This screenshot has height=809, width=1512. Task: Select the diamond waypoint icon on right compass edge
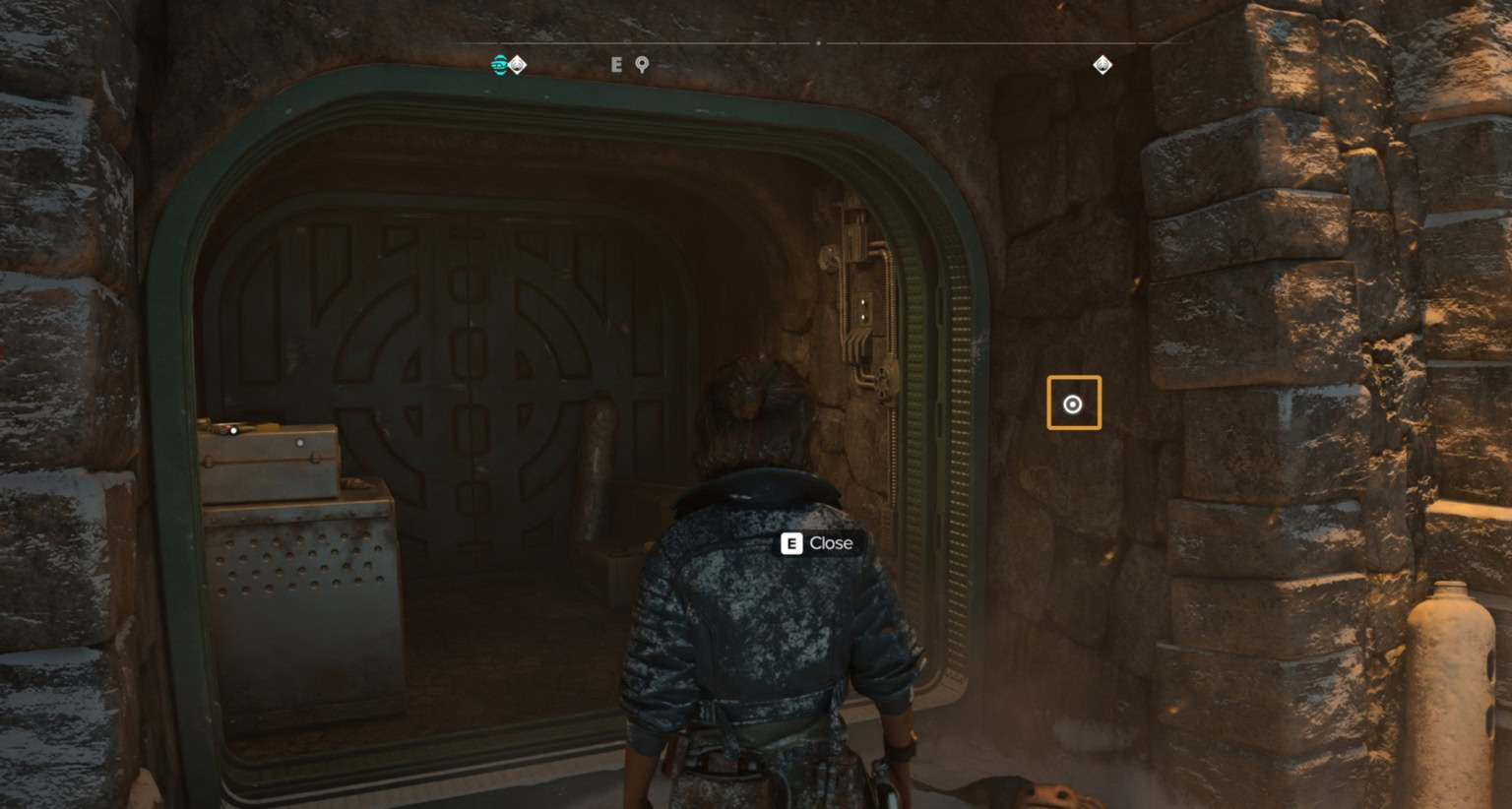coord(1102,65)
